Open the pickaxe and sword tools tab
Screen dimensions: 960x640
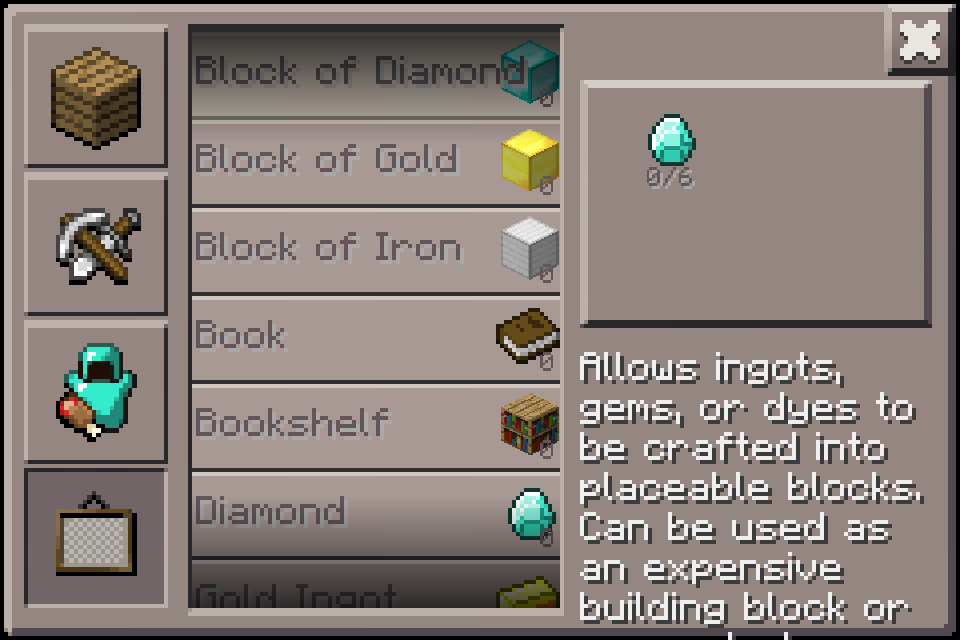click(x=95, y=244)
